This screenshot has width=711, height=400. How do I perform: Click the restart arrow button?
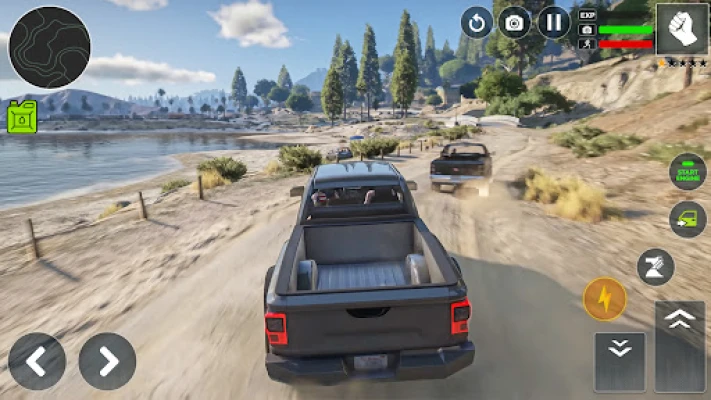[476, 22]
